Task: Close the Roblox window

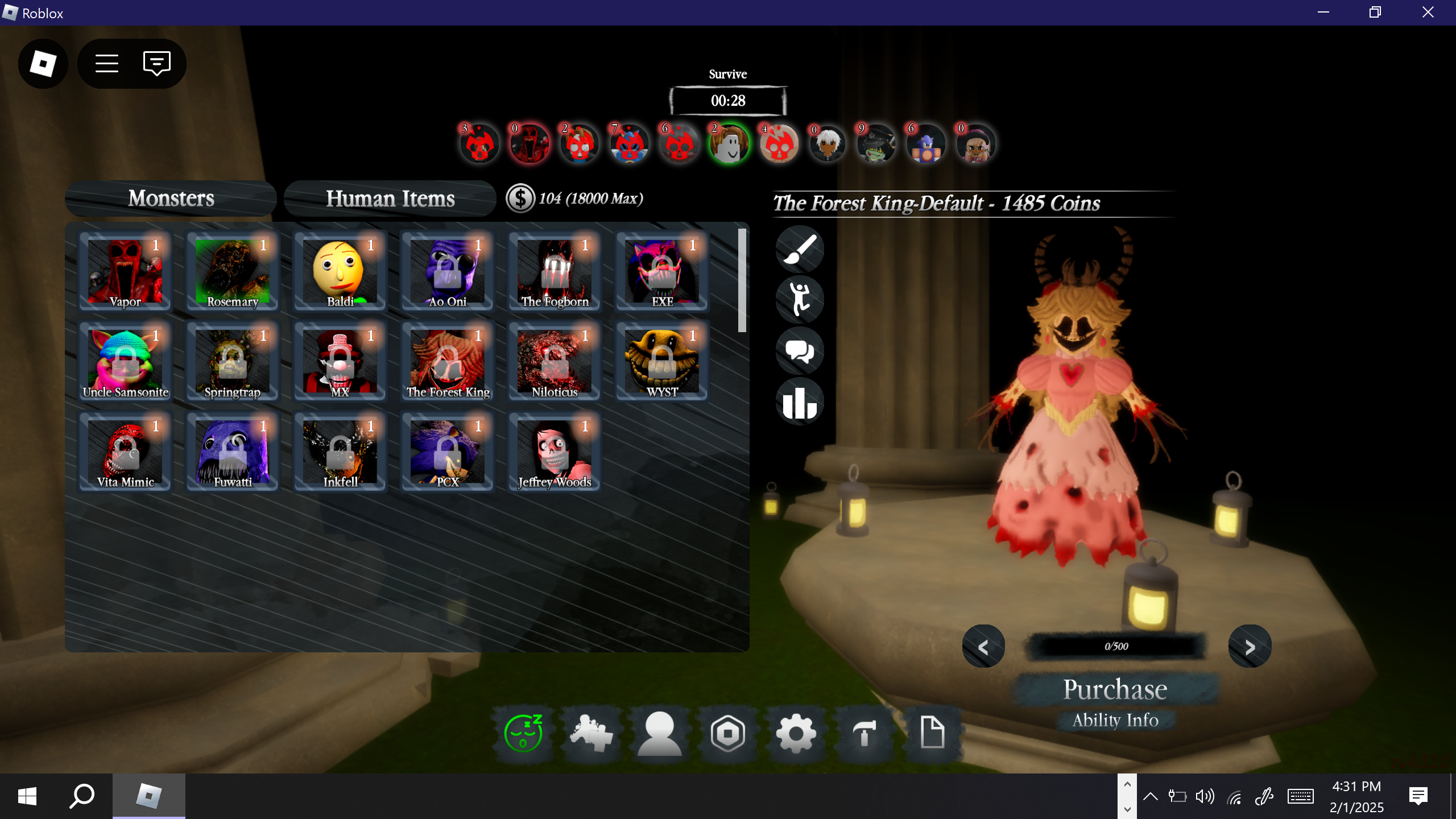Action: coord(1428,13)
